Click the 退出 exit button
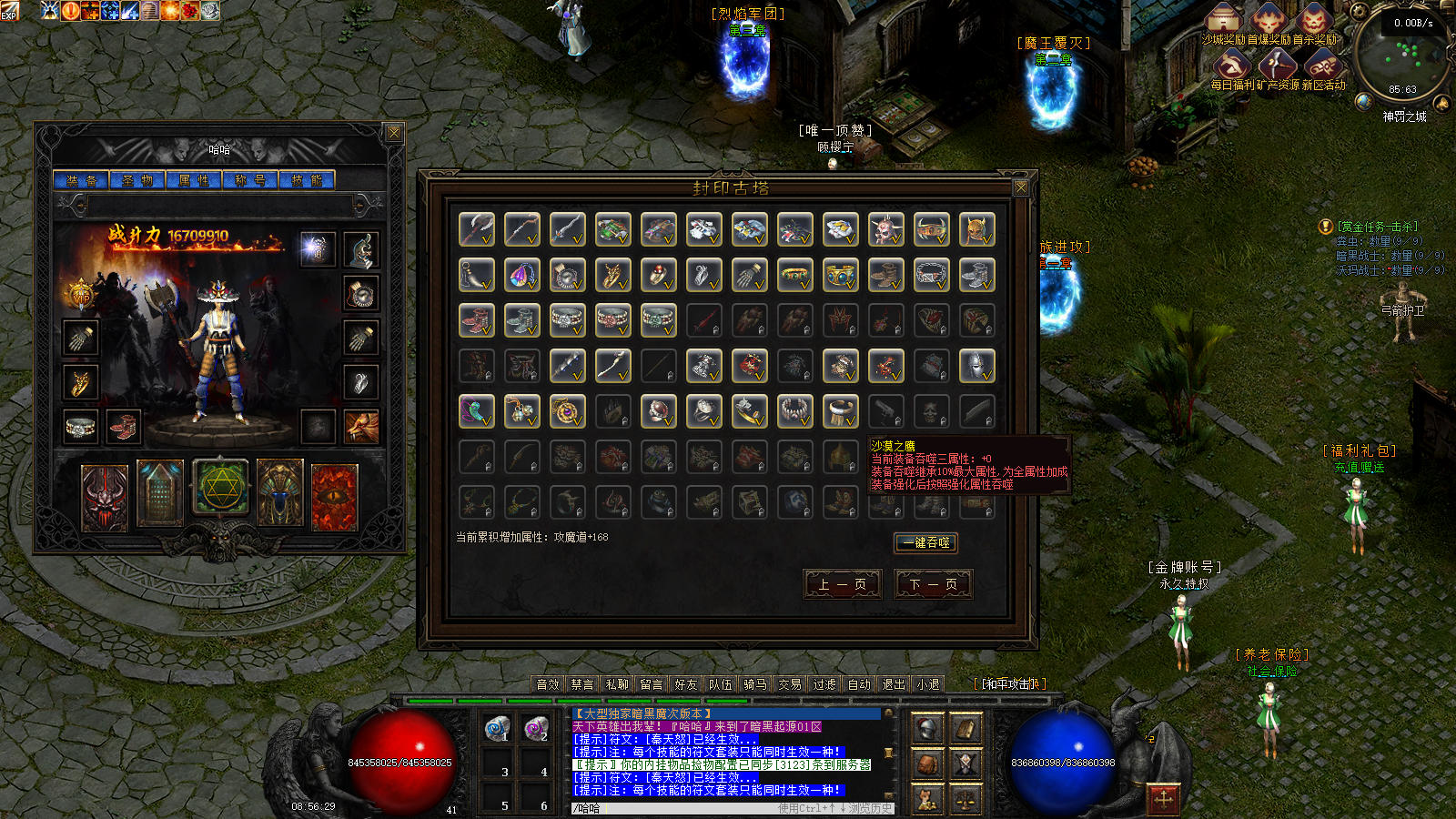 click(894, 684)
